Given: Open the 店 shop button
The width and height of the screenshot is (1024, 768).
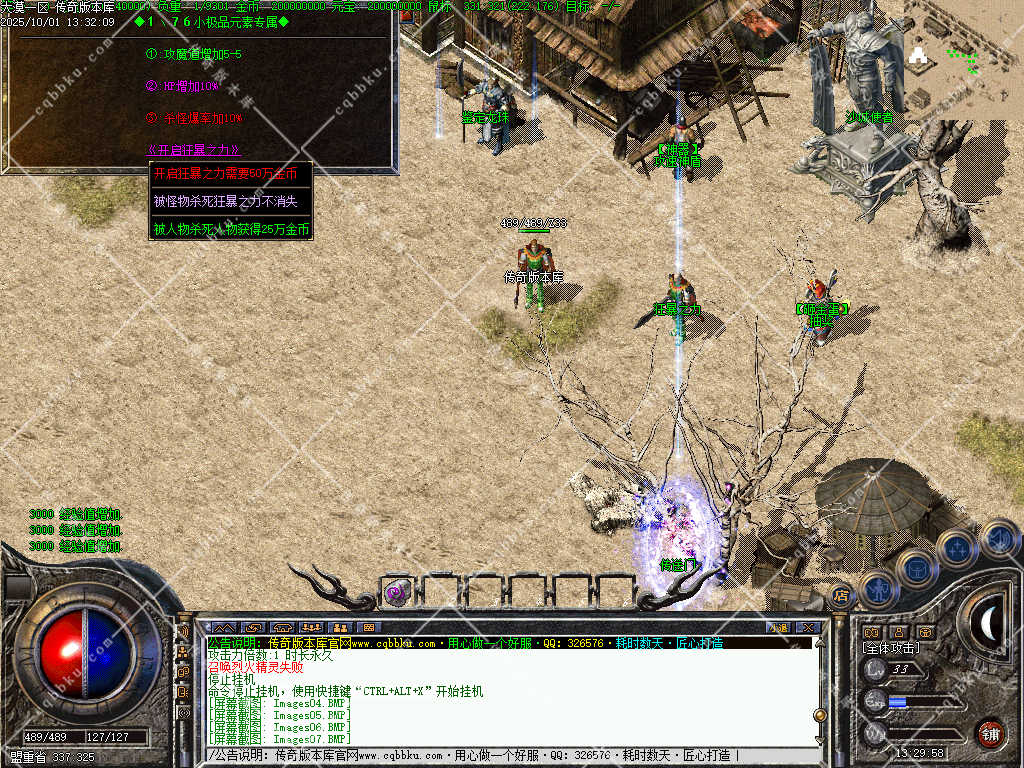Looking at the screenshot, I should 841,597.
